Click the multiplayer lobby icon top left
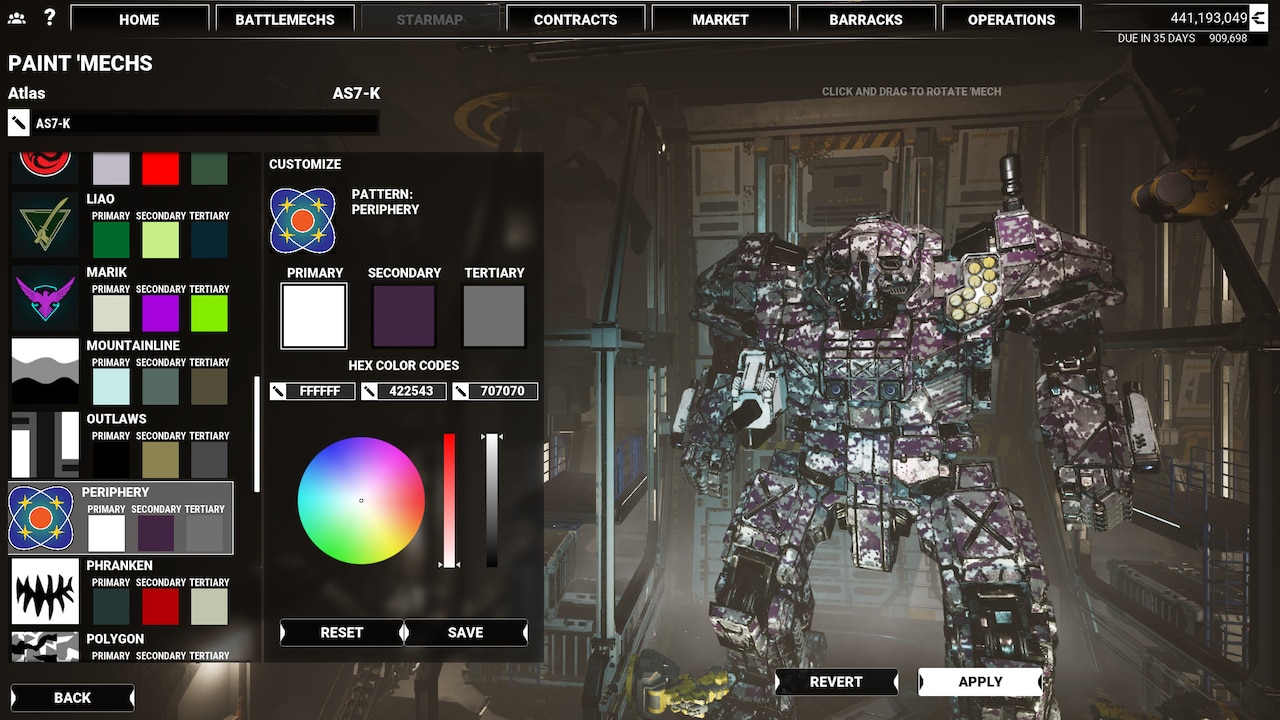The width and height of the screenshot is (1280, 720). (x=17, y=17)
